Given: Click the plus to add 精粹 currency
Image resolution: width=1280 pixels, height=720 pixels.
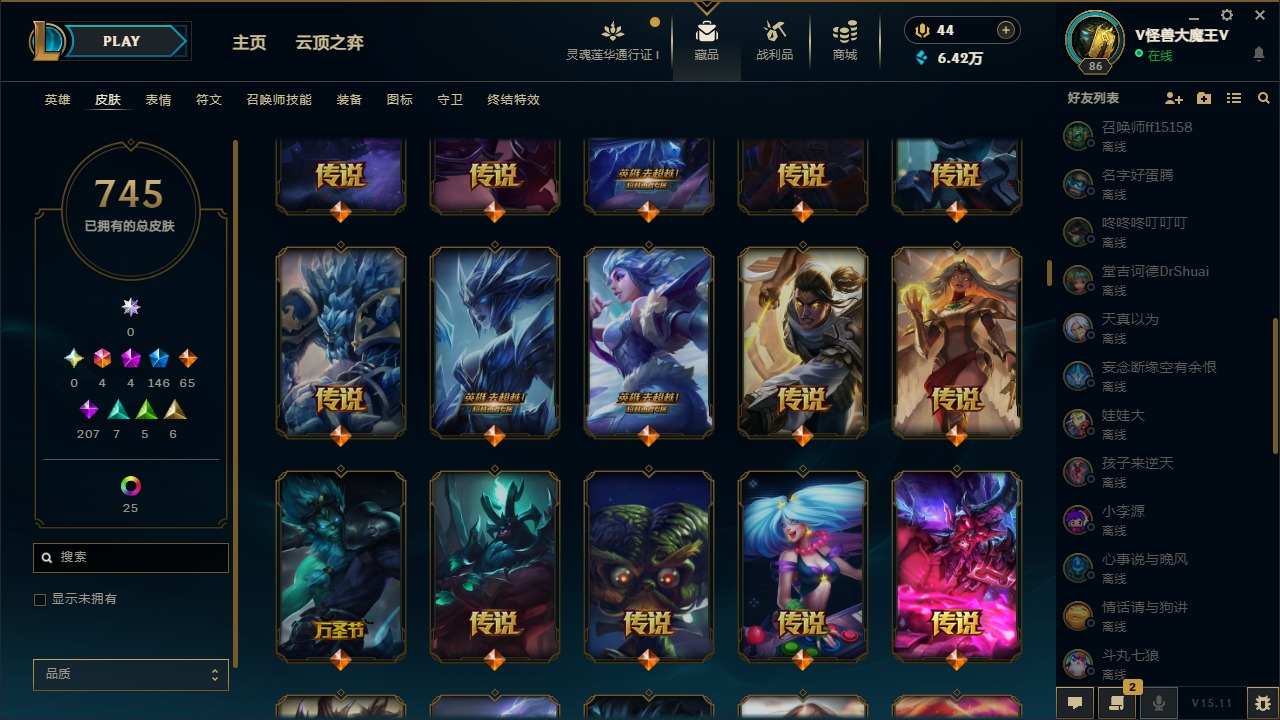Looking at the screenshot, I should point(1003,30).
